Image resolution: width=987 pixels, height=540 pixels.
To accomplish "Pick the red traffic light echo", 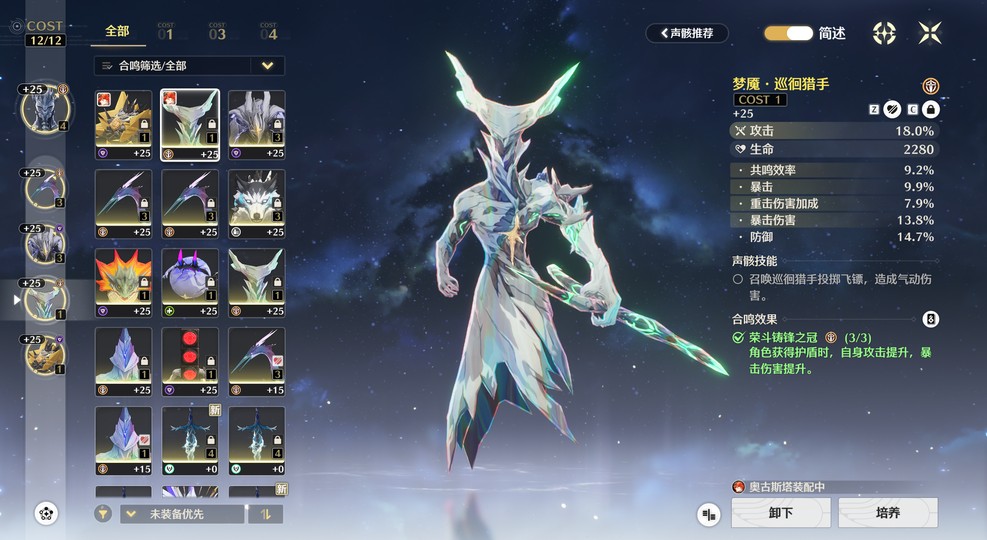I will 190,356.
